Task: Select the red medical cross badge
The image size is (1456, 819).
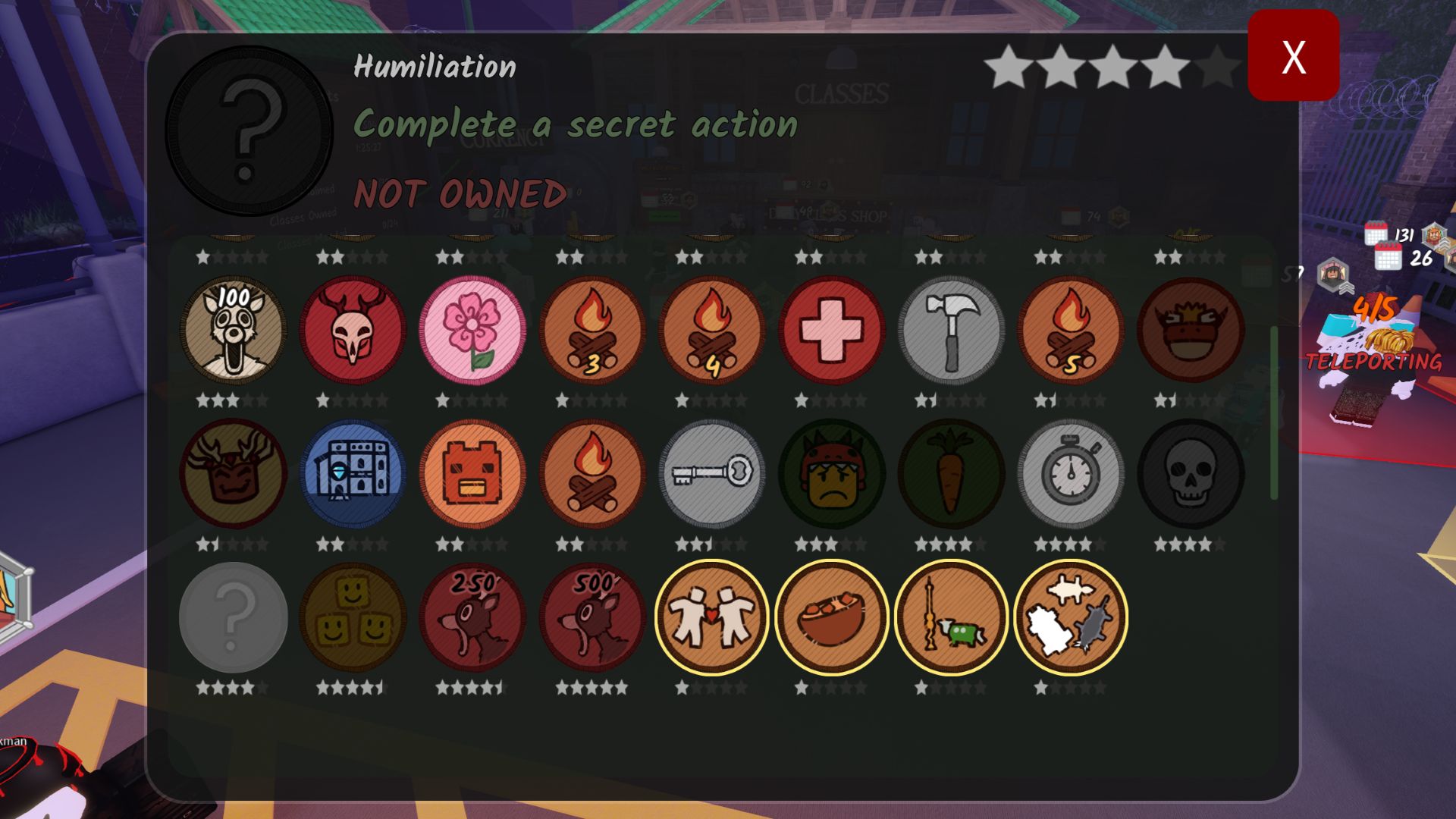Action: 831,330
